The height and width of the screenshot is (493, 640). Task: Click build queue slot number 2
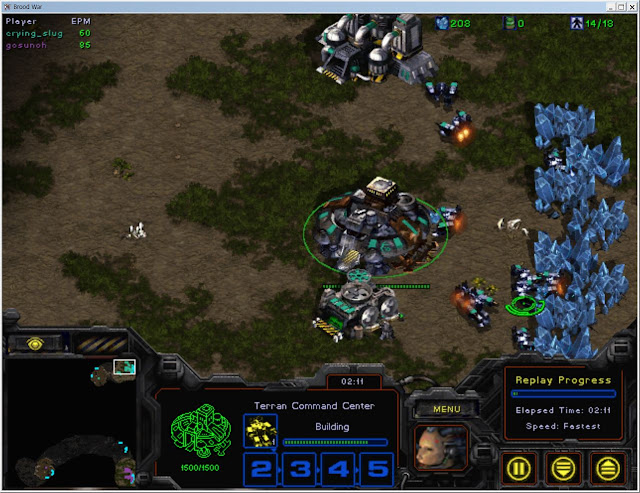[261, 469]
